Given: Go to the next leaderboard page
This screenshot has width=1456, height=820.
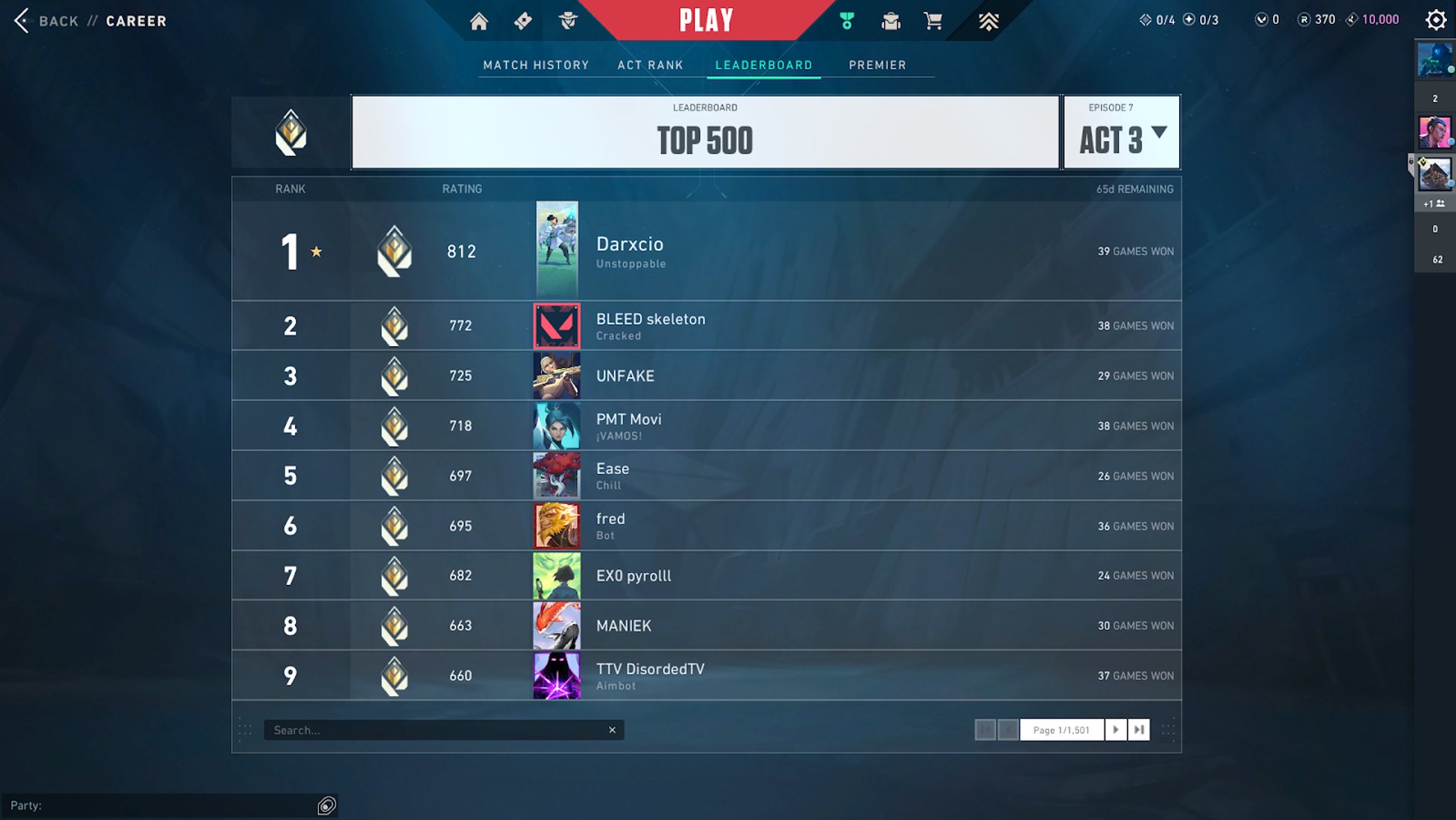Looking at the screenshot, I should 1116,729.
